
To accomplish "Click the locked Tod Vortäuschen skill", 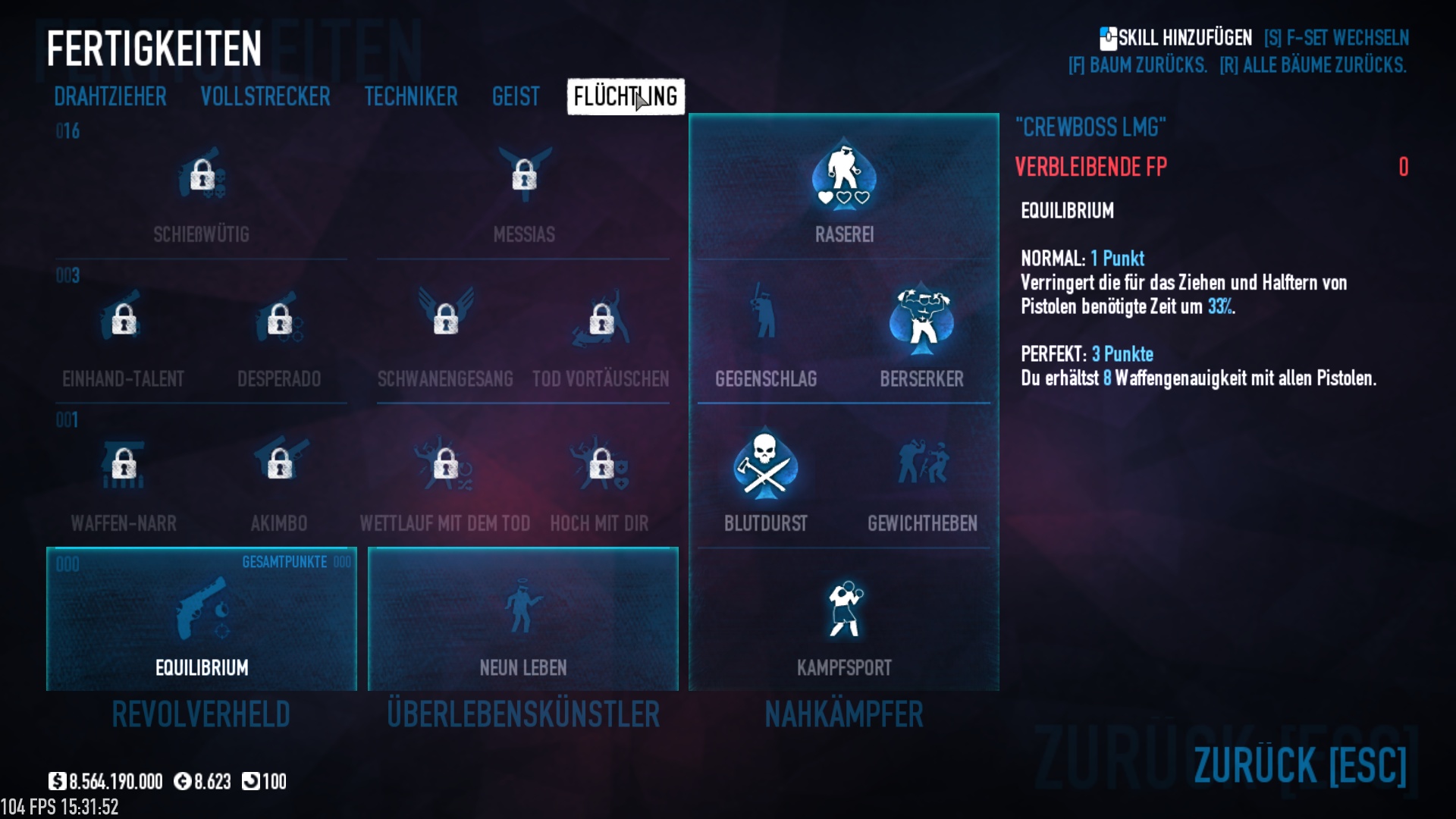I will pyautogui.click(x=601, y=320).
